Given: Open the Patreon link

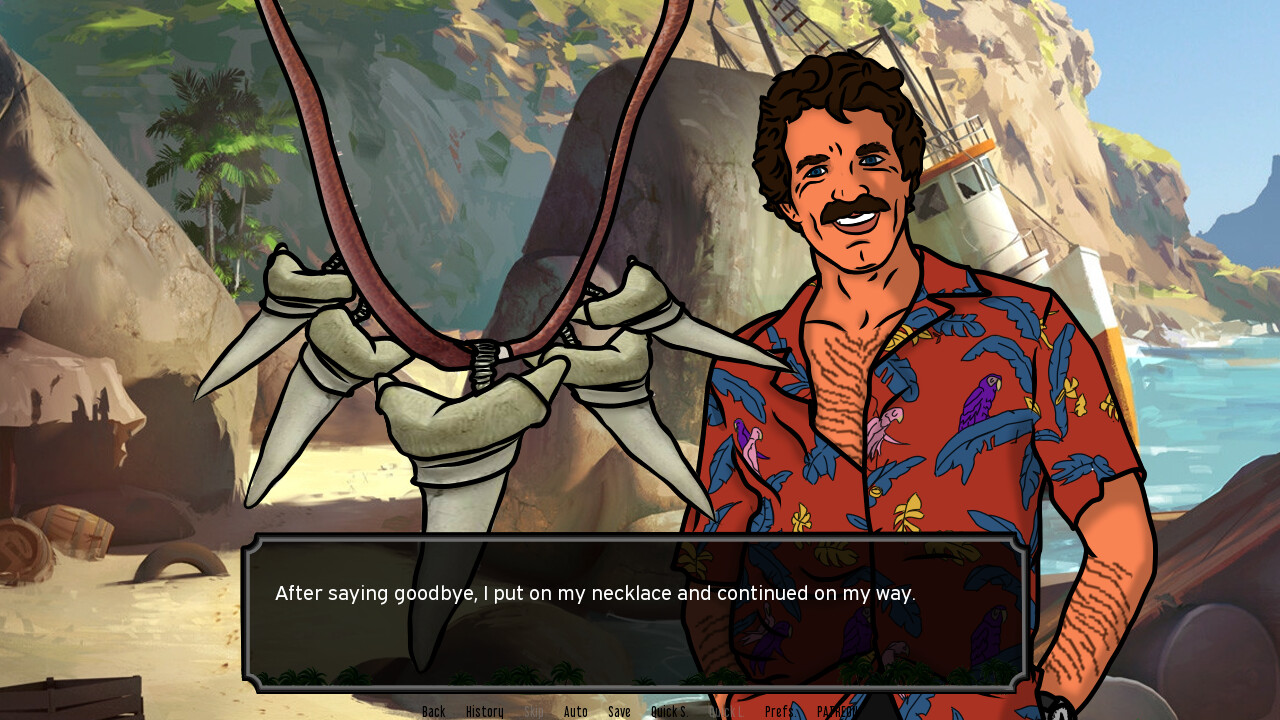Looking at the screenshot, I should [836, 711].
